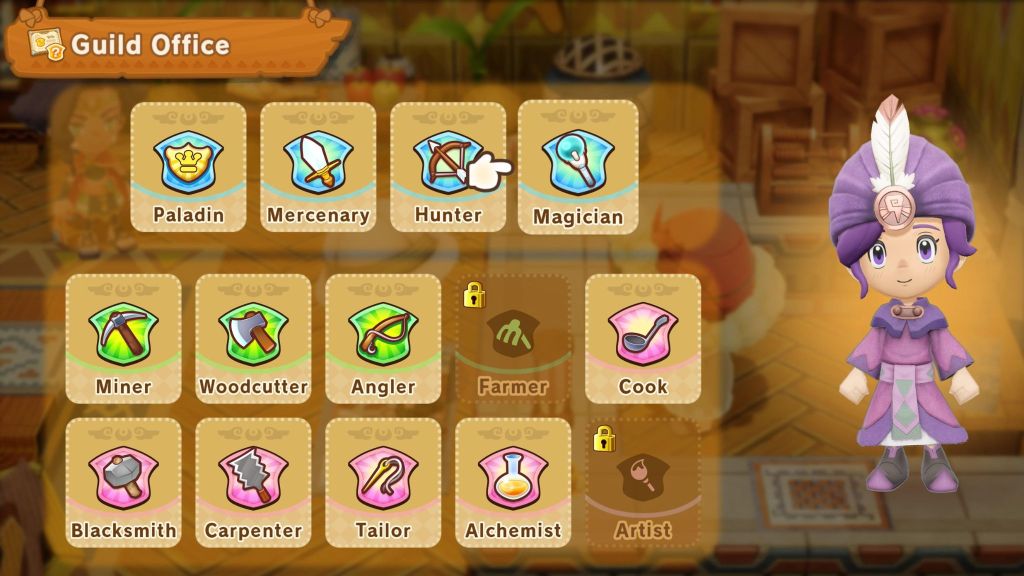This screenshot has width=1024, height=576.
Task: Pick the Tailor life
Action: coord(383,482)
